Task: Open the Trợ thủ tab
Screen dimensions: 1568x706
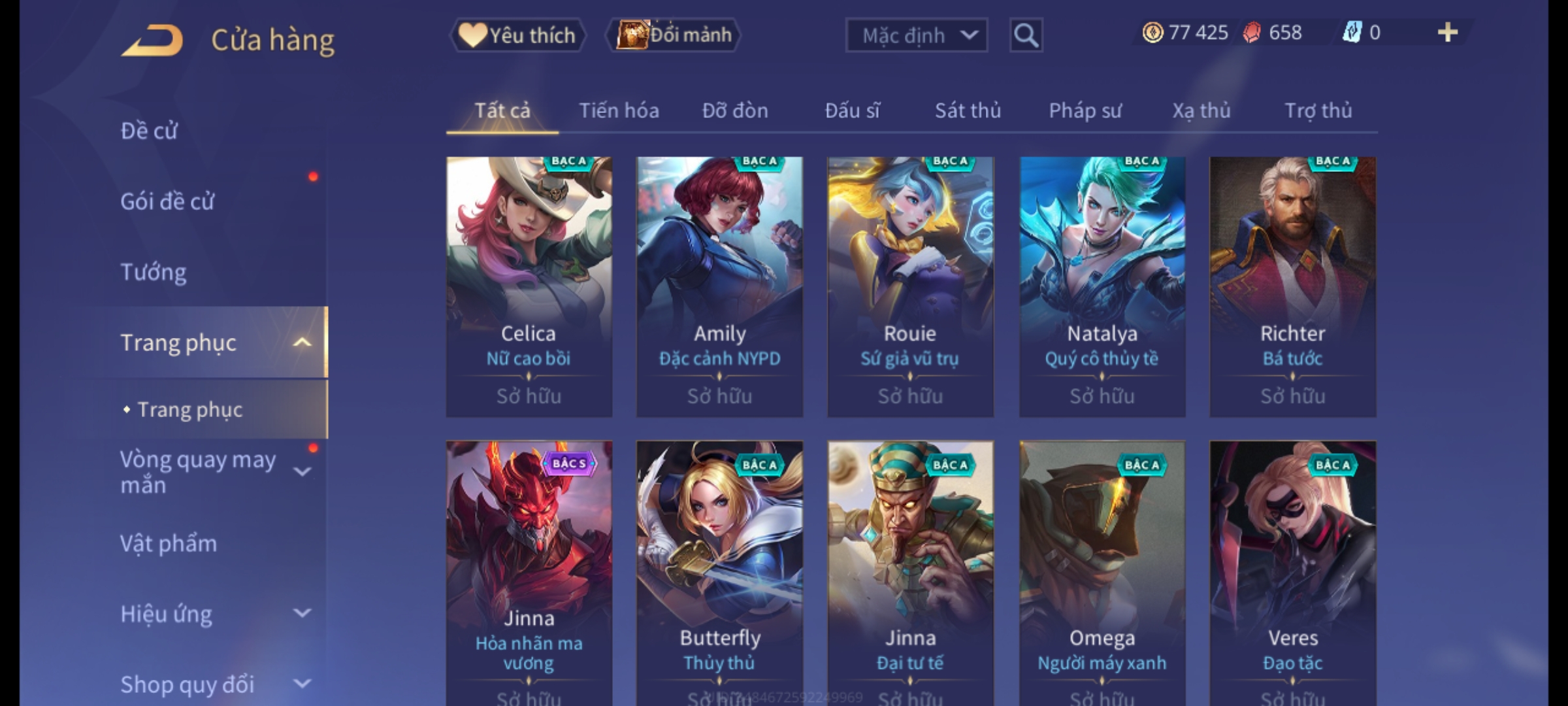Action: (x=1318, y=110)
